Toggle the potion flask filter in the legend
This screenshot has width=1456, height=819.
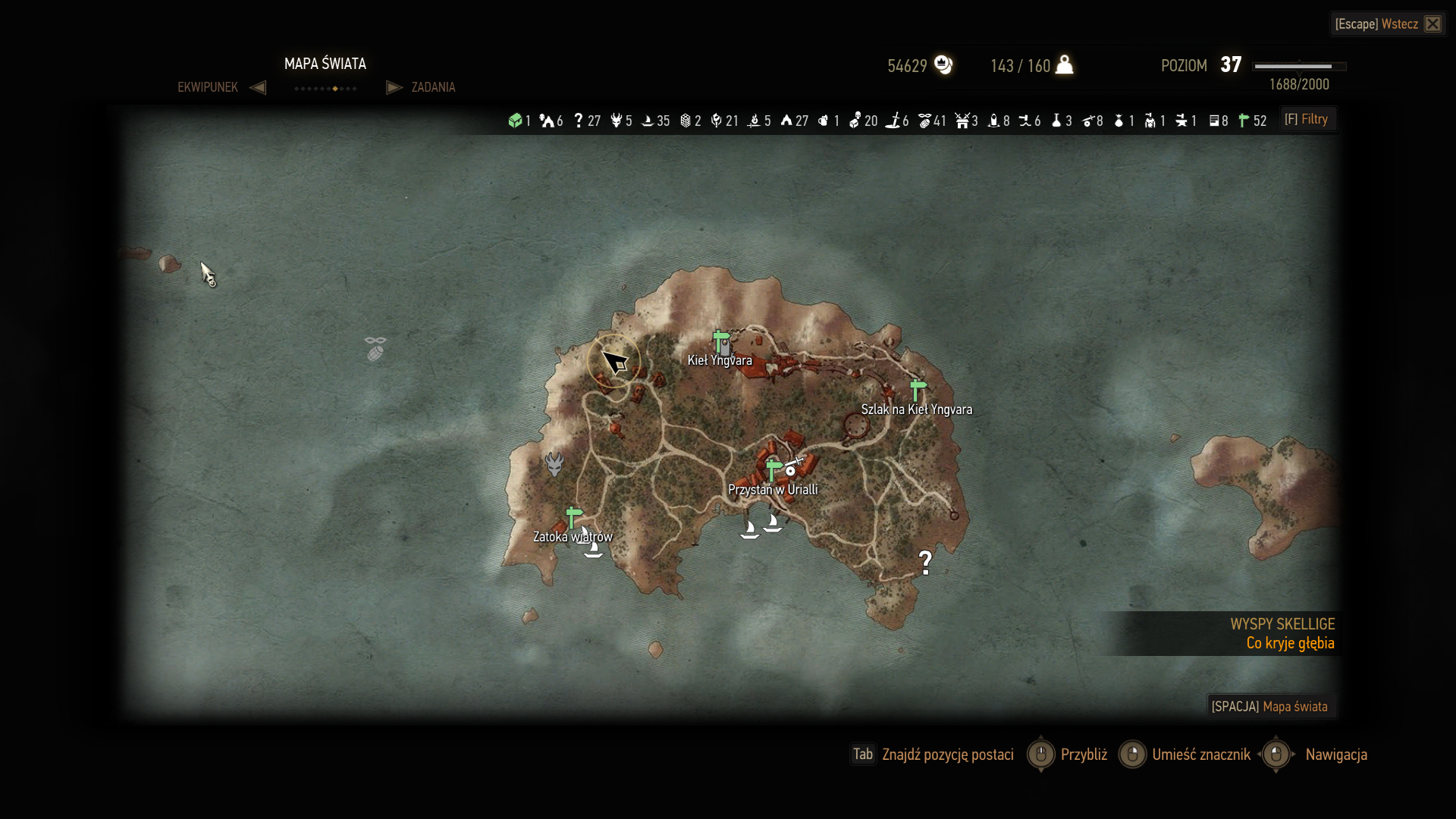pyautogui.click(x=1056, y=121)
